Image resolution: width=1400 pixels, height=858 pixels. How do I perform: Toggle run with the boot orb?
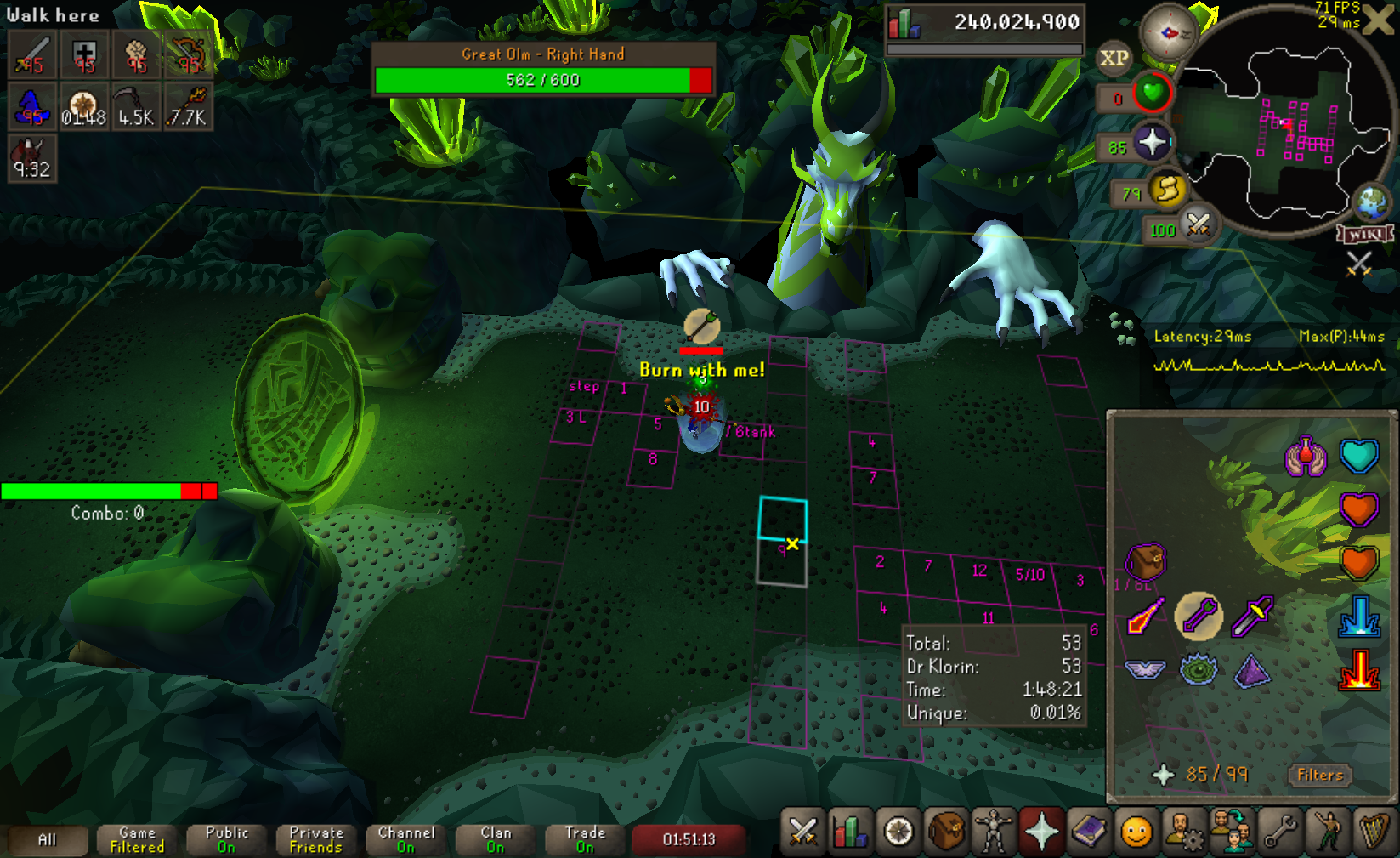coord(1168,190)
